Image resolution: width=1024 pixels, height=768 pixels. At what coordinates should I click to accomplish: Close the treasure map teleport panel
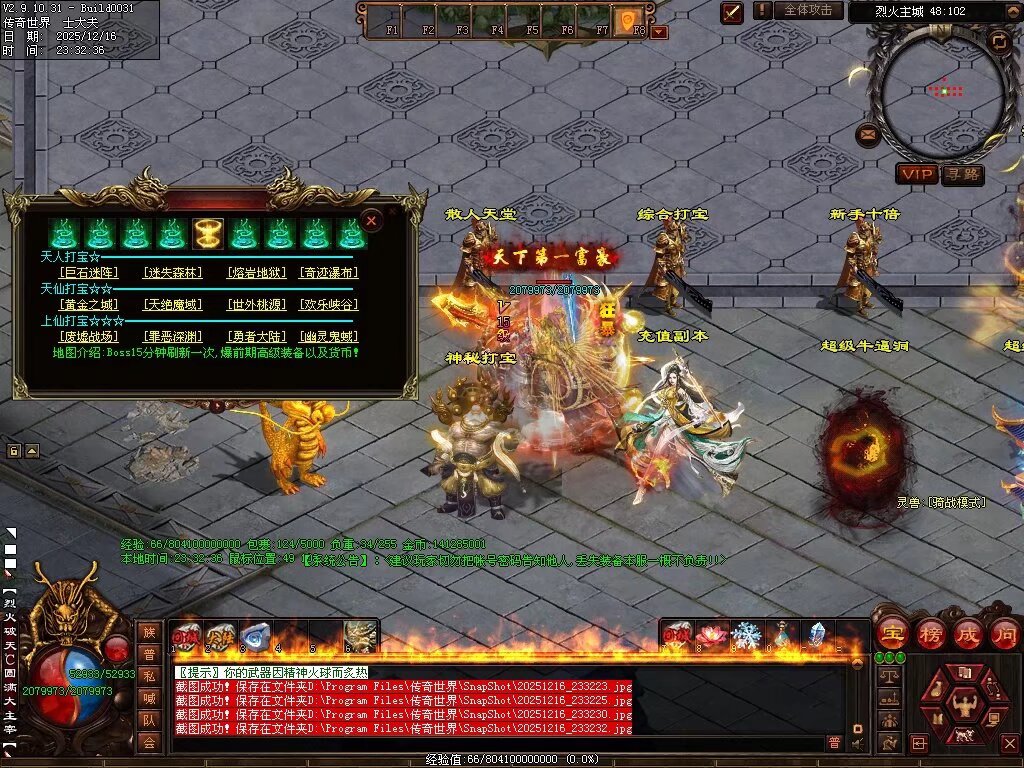click(372, 220)
